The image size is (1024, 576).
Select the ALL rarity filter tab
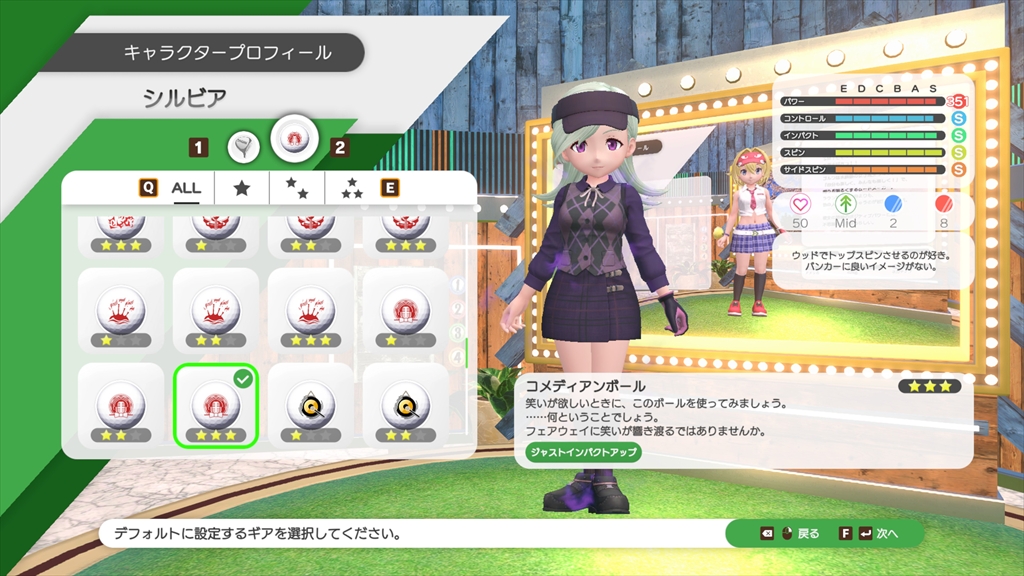pyautogui.click(x=186, y=187)
